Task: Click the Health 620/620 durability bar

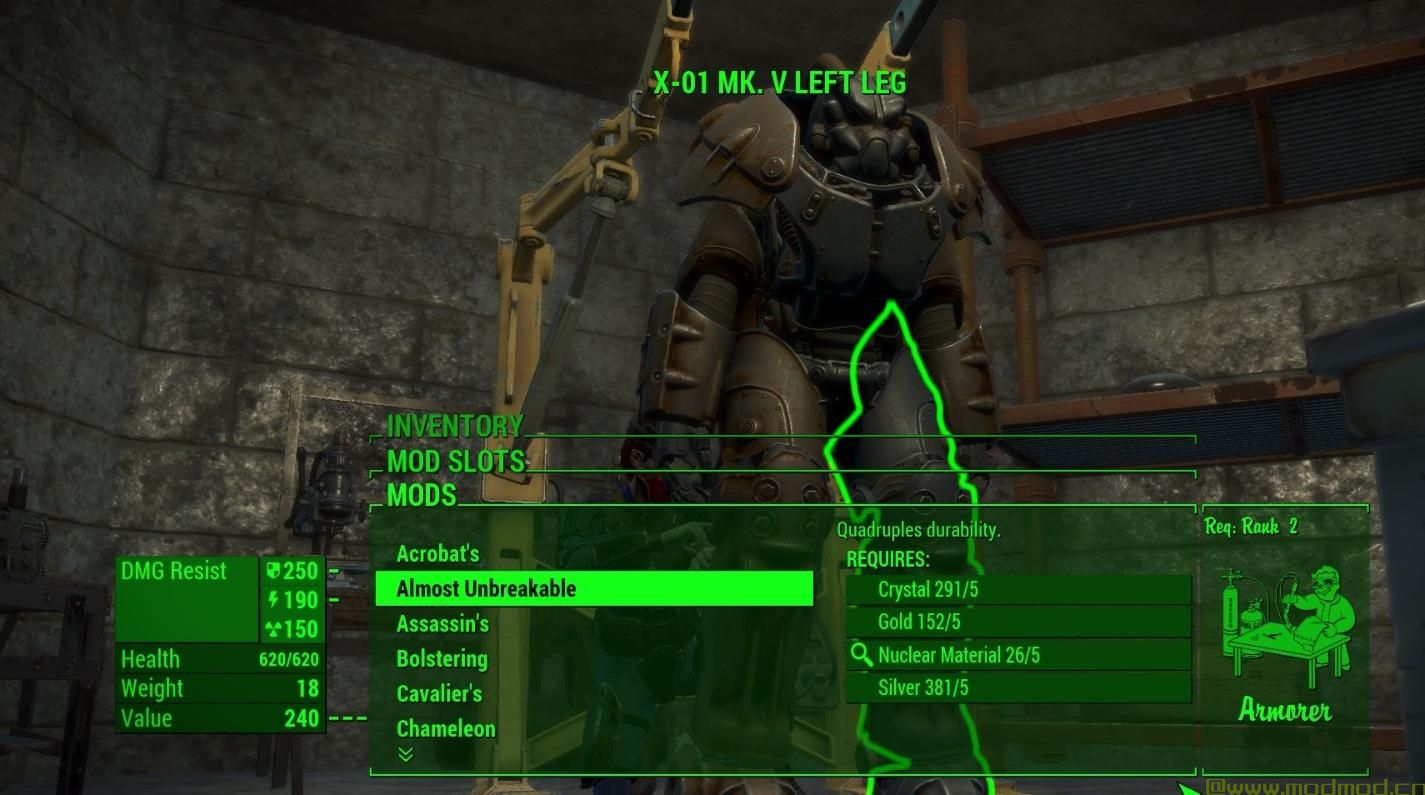Action: [220, 659]
